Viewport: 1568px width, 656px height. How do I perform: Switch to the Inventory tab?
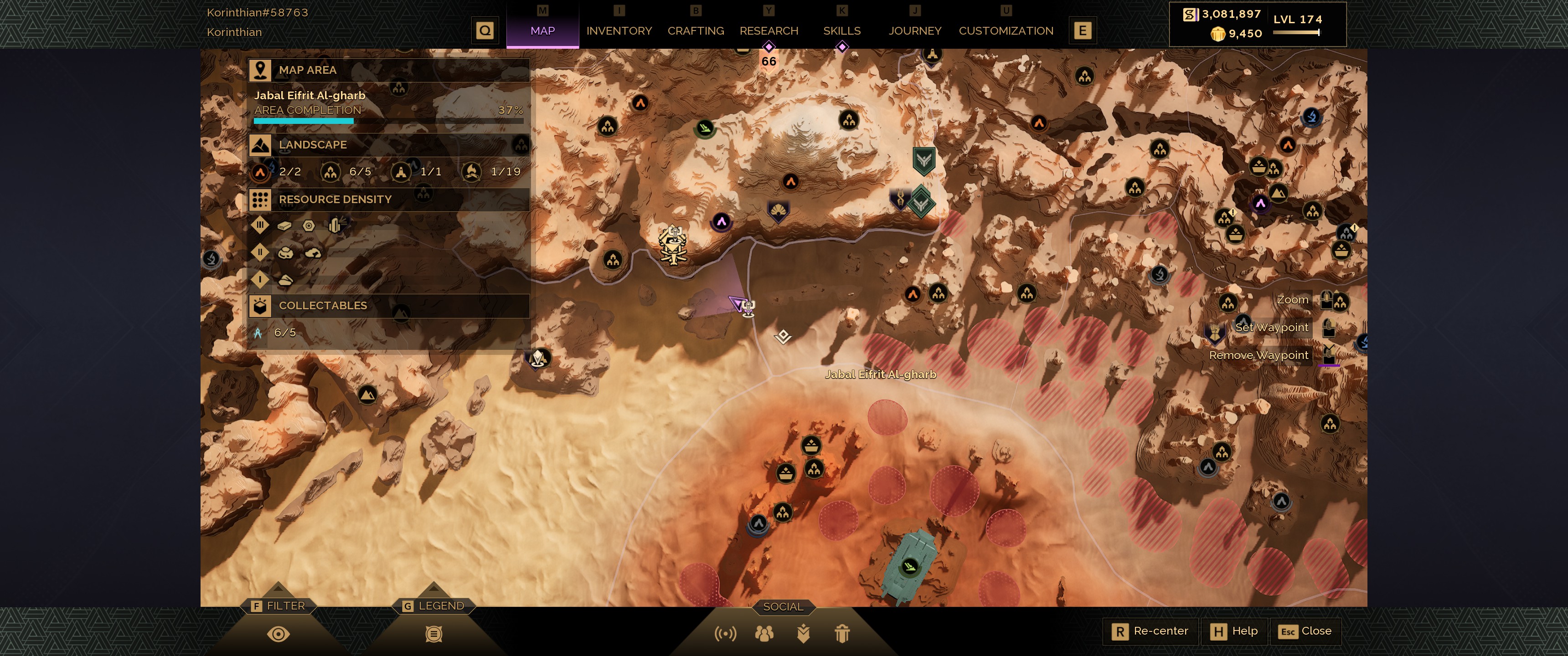619,31
